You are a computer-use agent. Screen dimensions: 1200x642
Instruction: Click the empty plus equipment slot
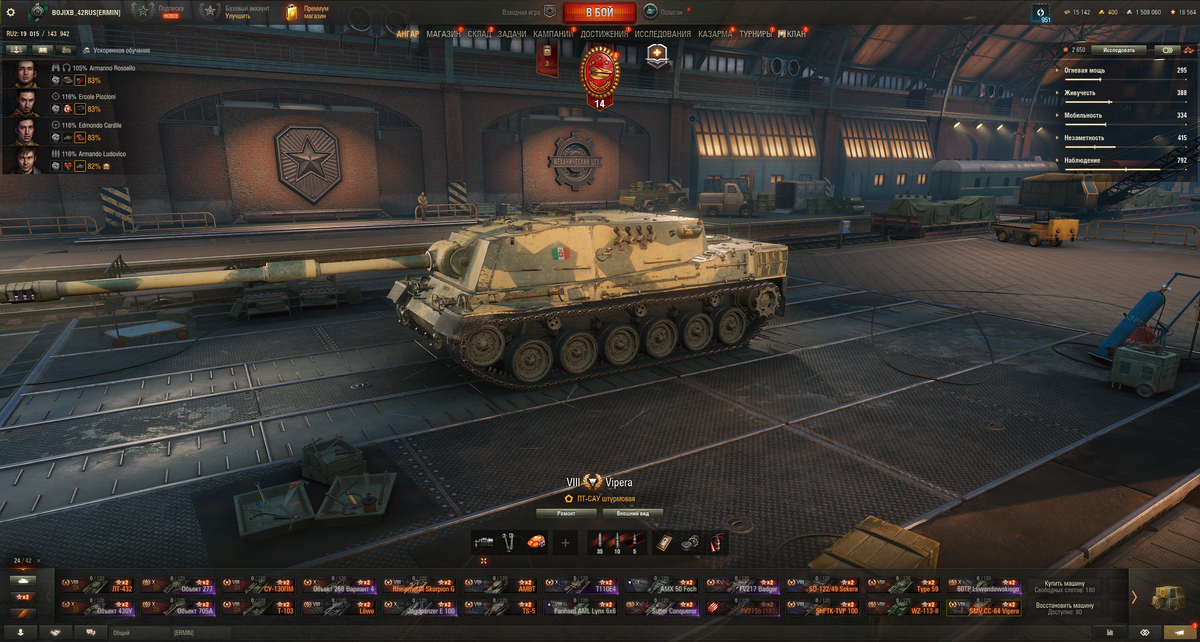566,543
